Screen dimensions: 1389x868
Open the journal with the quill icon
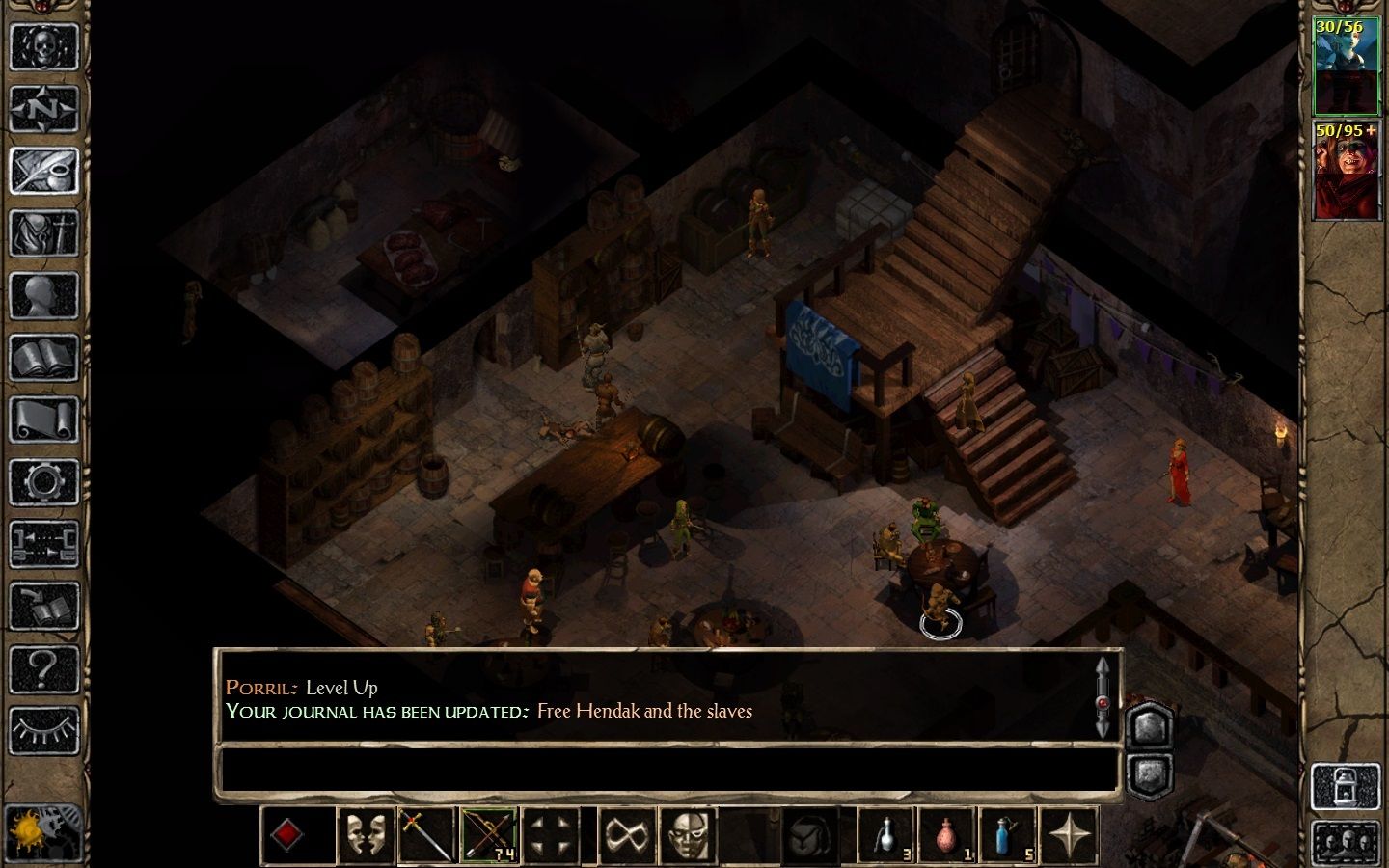point(44,171)
